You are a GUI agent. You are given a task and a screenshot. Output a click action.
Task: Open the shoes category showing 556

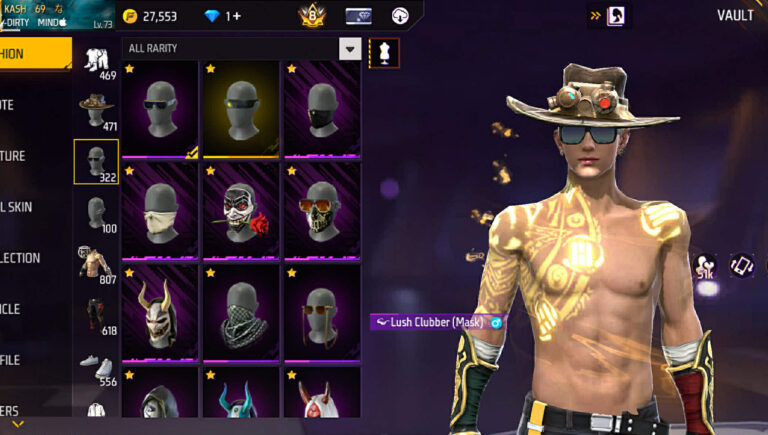(97, 366)
